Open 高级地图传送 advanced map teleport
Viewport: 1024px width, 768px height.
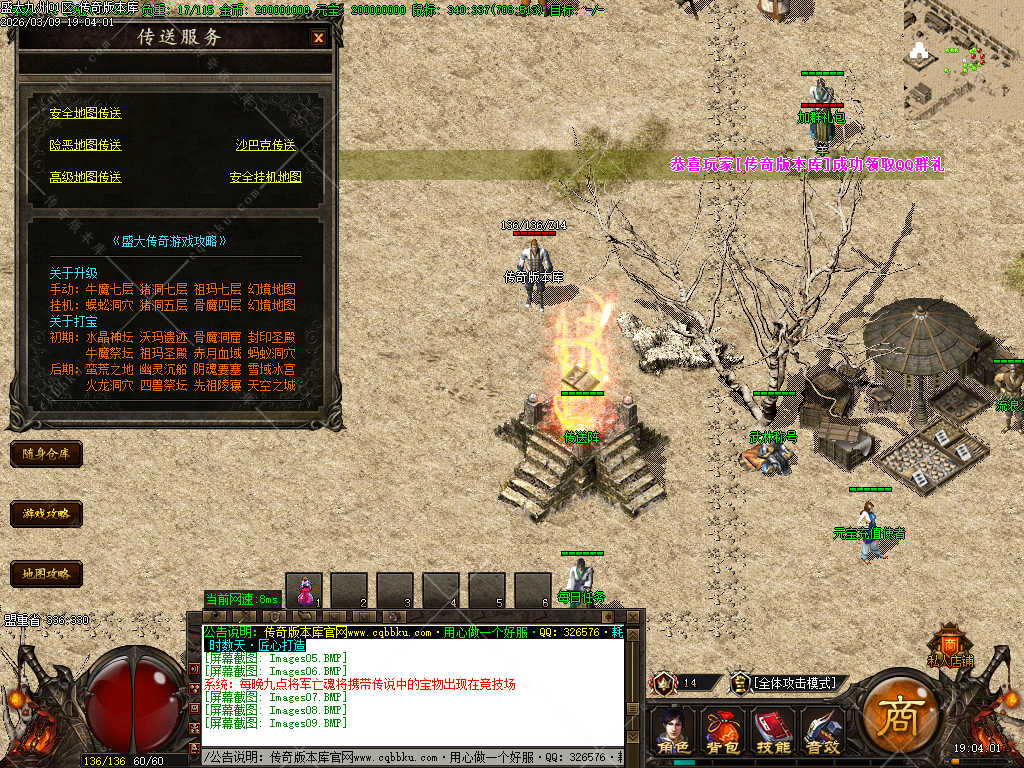[x=85, y=177]
